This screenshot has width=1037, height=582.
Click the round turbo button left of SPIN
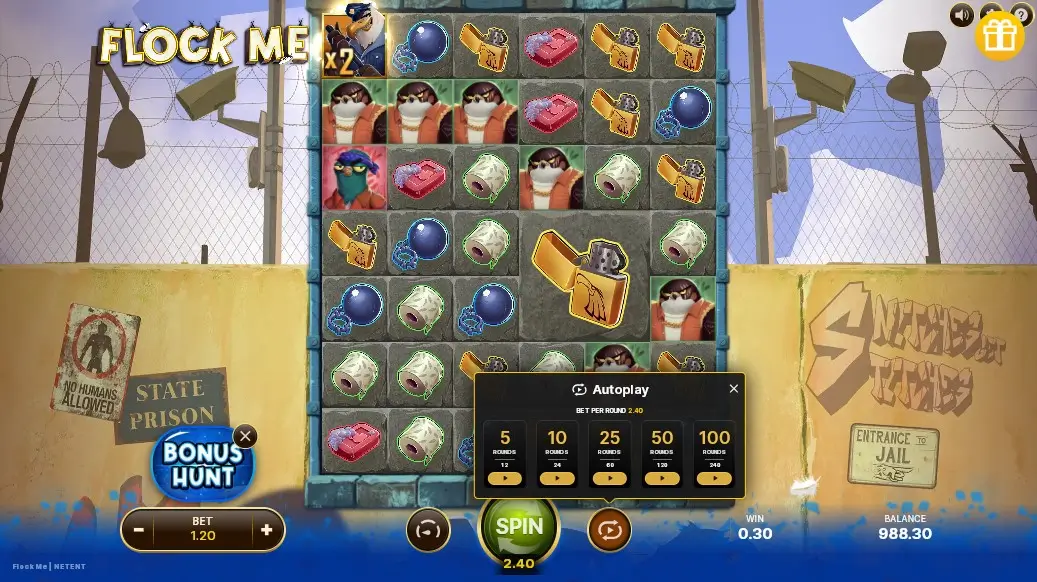click(428, 530)
